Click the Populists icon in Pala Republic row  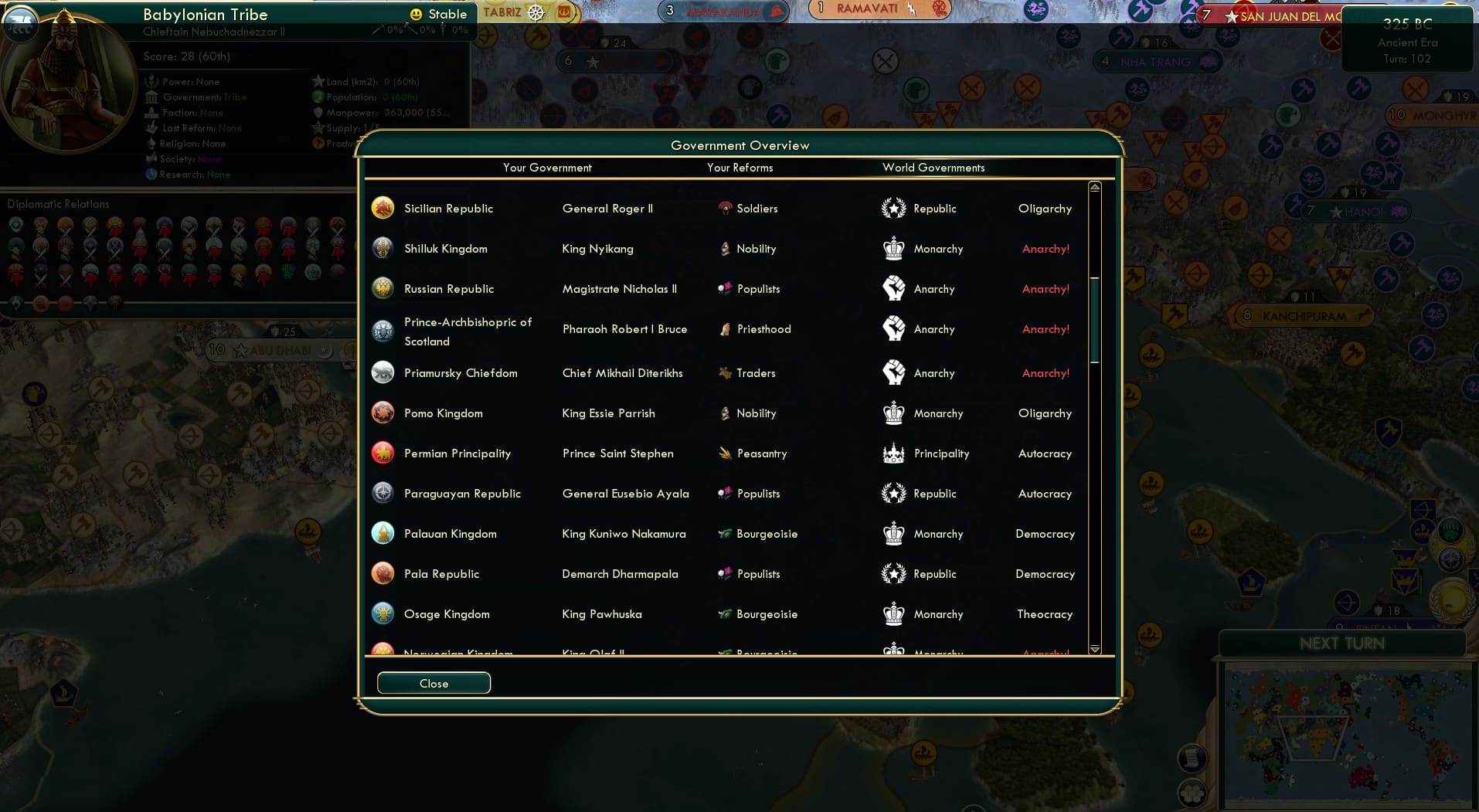[x=725, y=573]
